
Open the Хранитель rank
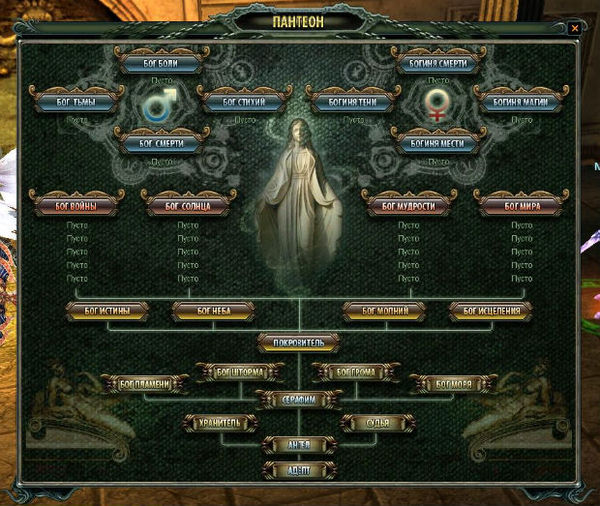[221, 423]
